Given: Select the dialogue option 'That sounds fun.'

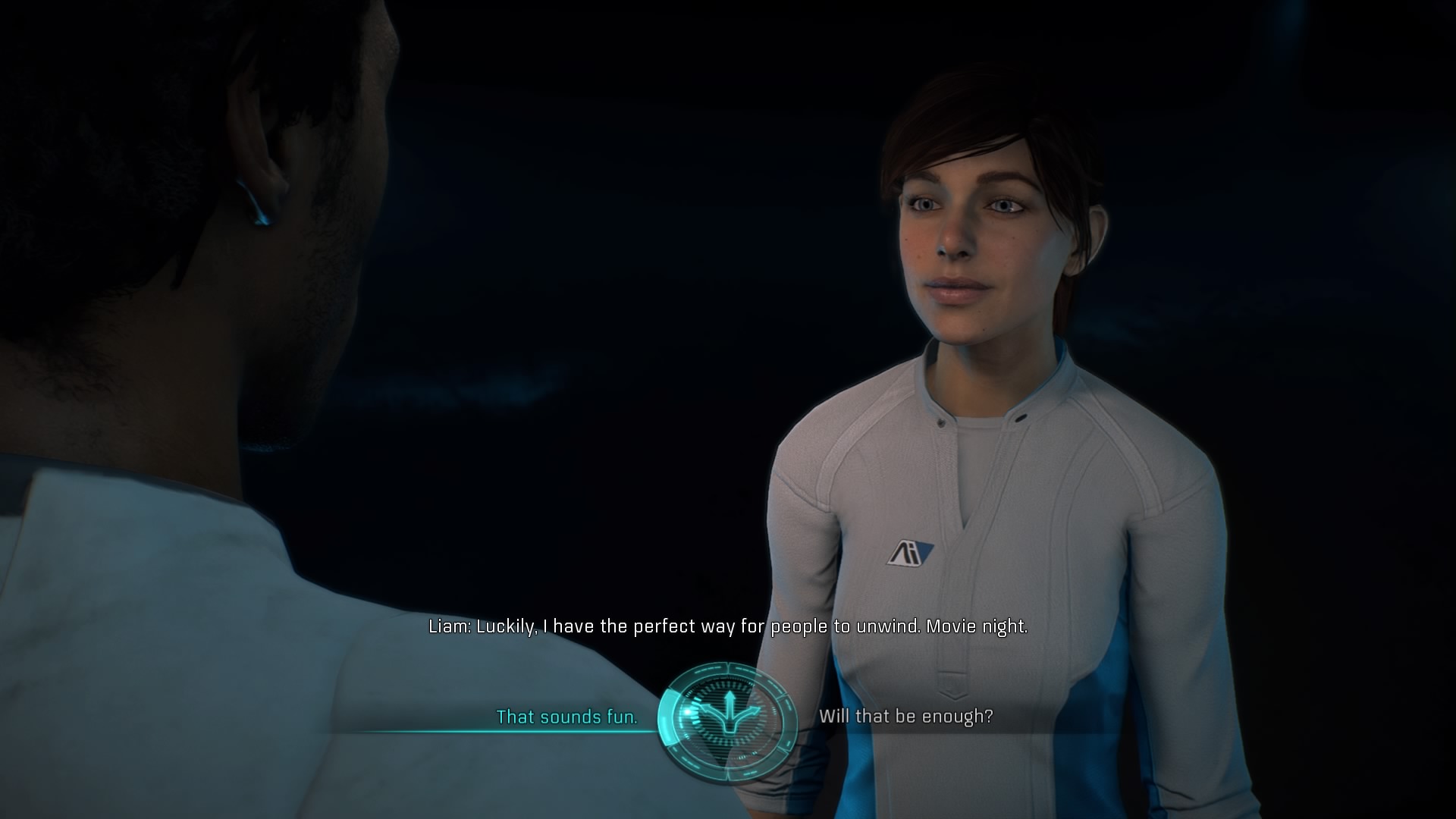Looking at the screenshot, I should click(x=567, y=717).
